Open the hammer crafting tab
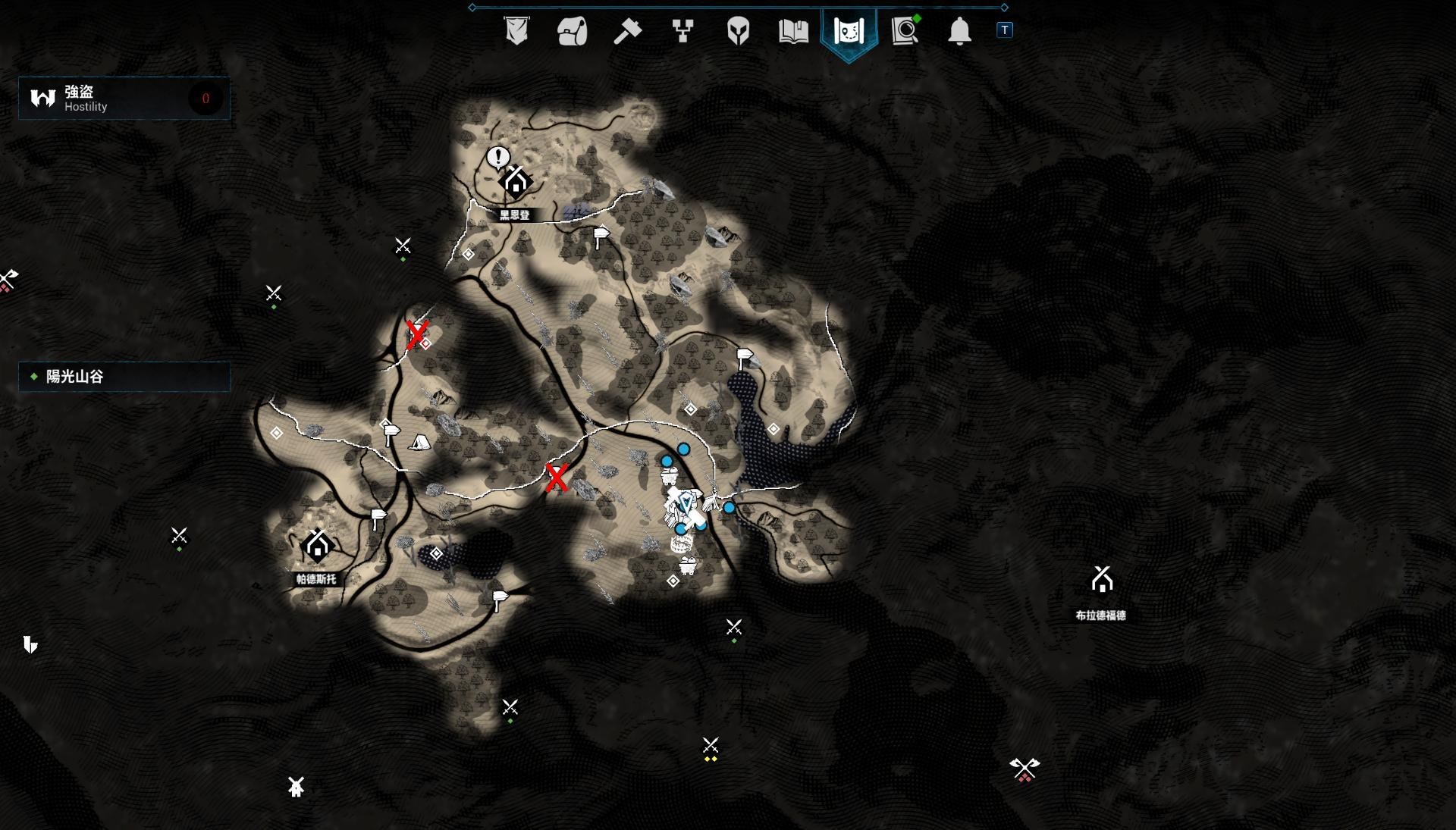This screenshot has width=1456, height=830. pos(627,31)
